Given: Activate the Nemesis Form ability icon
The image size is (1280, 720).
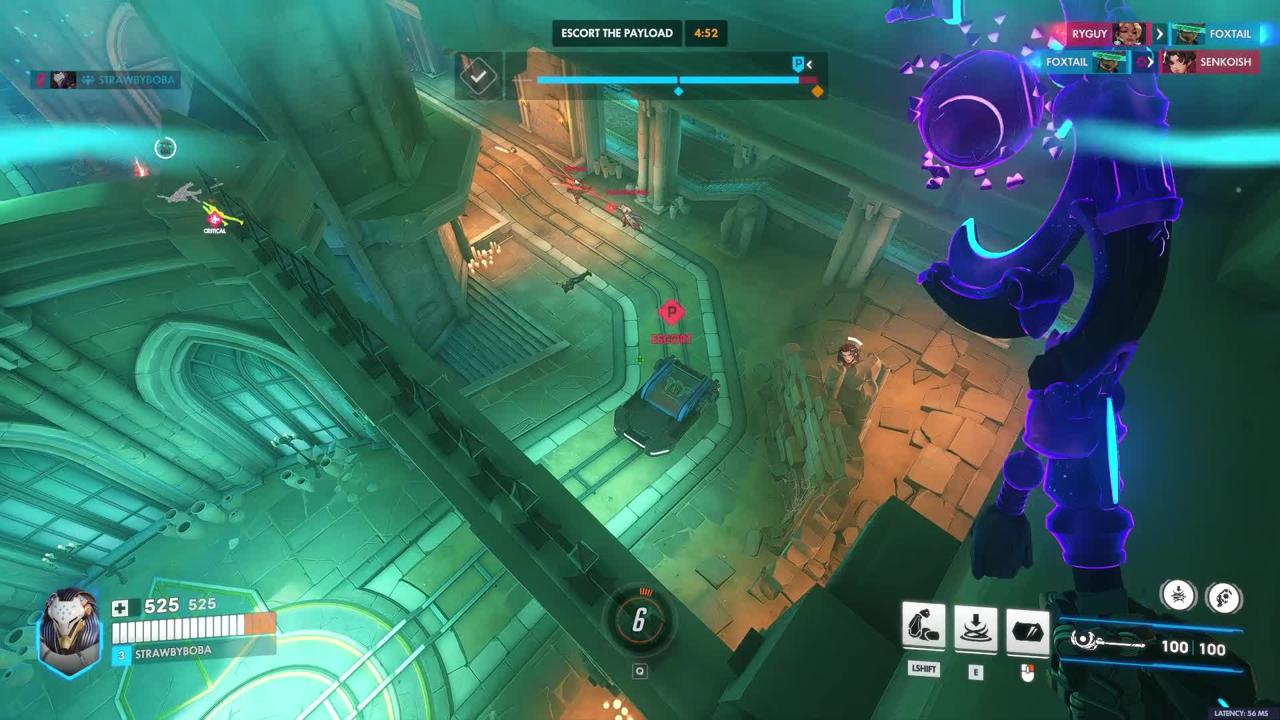Looking at the screenshot, I should pos(923,627).
